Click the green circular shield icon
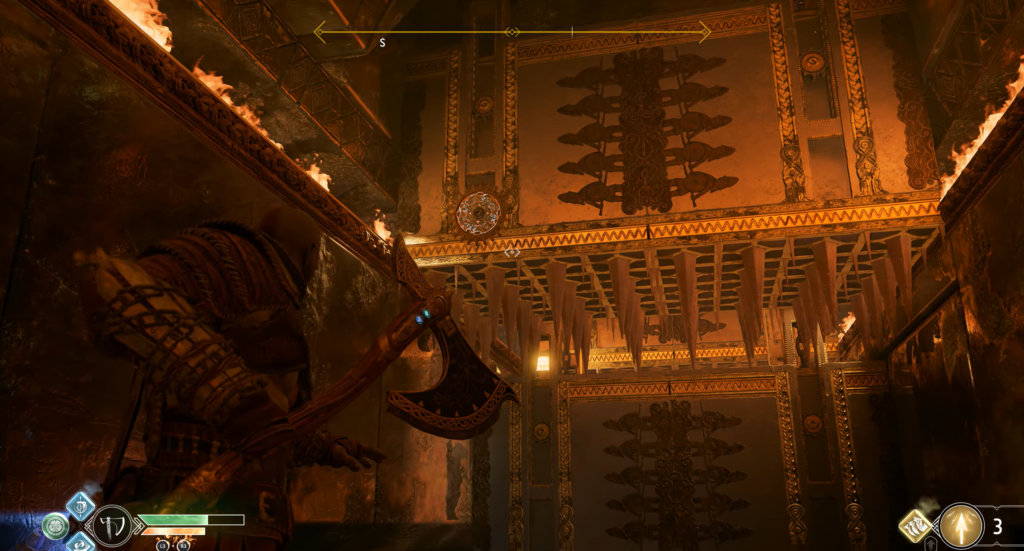 pyautogui.click(x=55, y=526)
